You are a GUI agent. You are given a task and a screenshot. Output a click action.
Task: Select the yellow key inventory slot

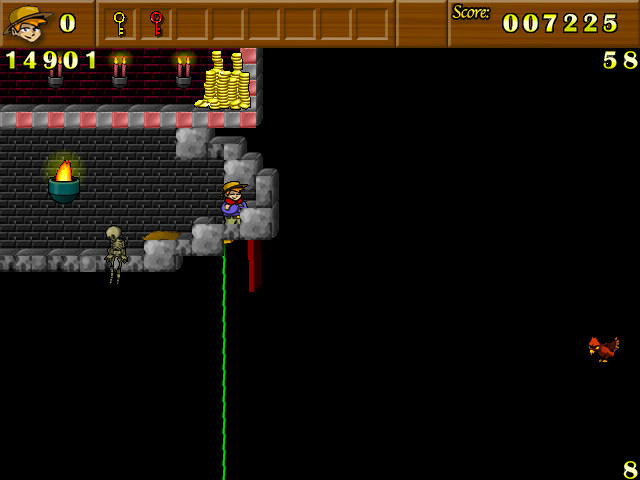120,23
